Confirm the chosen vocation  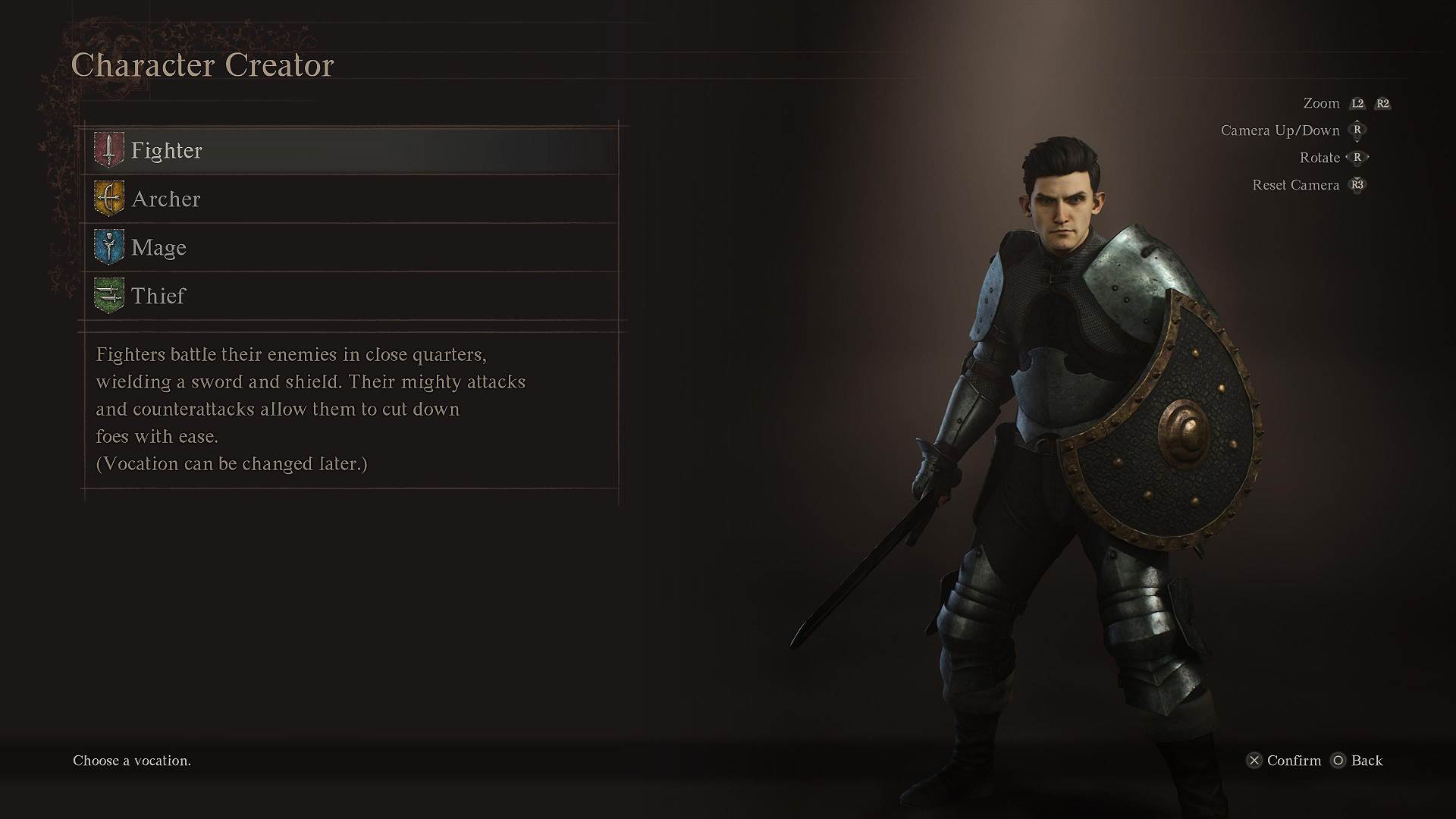(1289, 761)
